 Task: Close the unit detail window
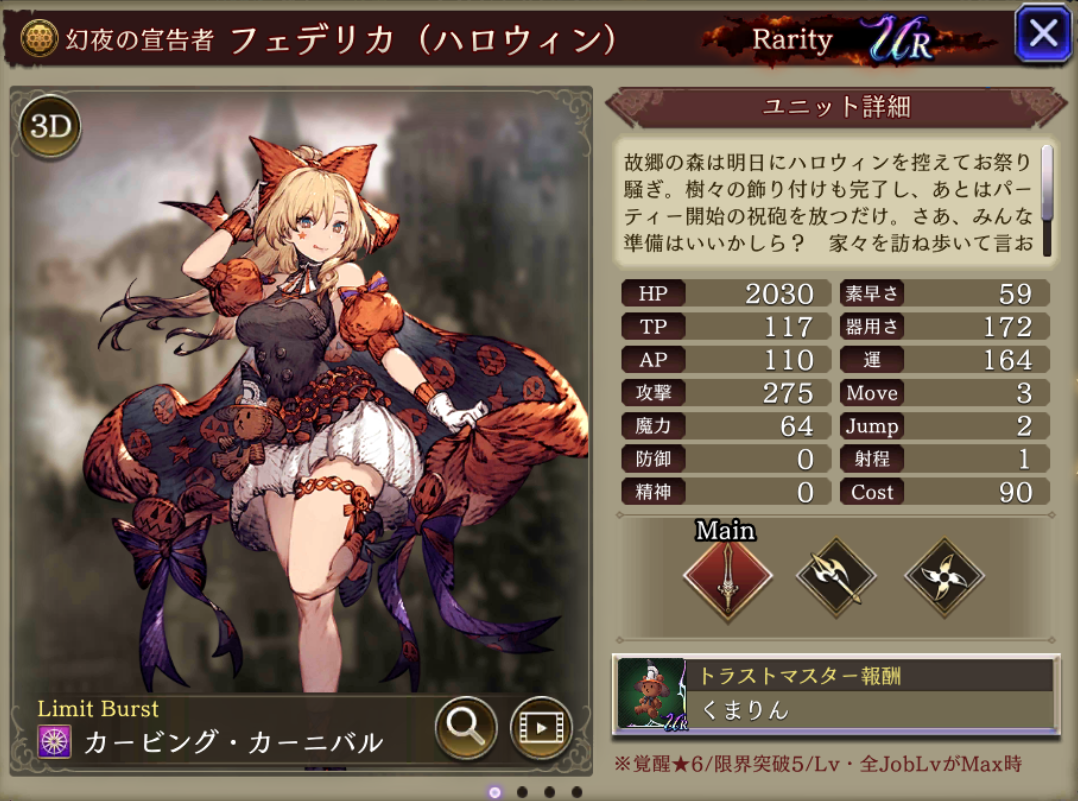click(x=1043, y=35)
